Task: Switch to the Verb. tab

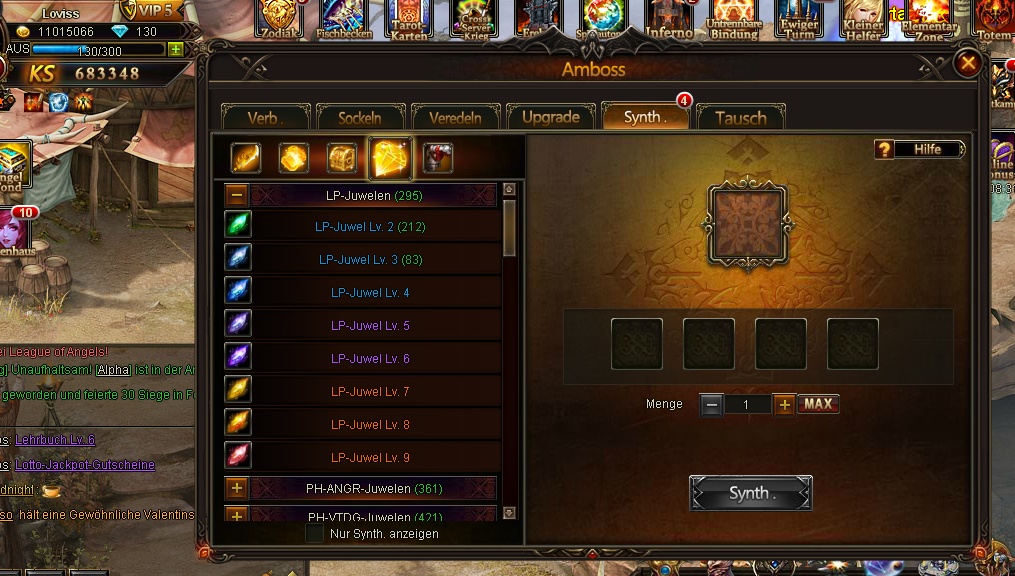Action: click(x=264, y=117)
